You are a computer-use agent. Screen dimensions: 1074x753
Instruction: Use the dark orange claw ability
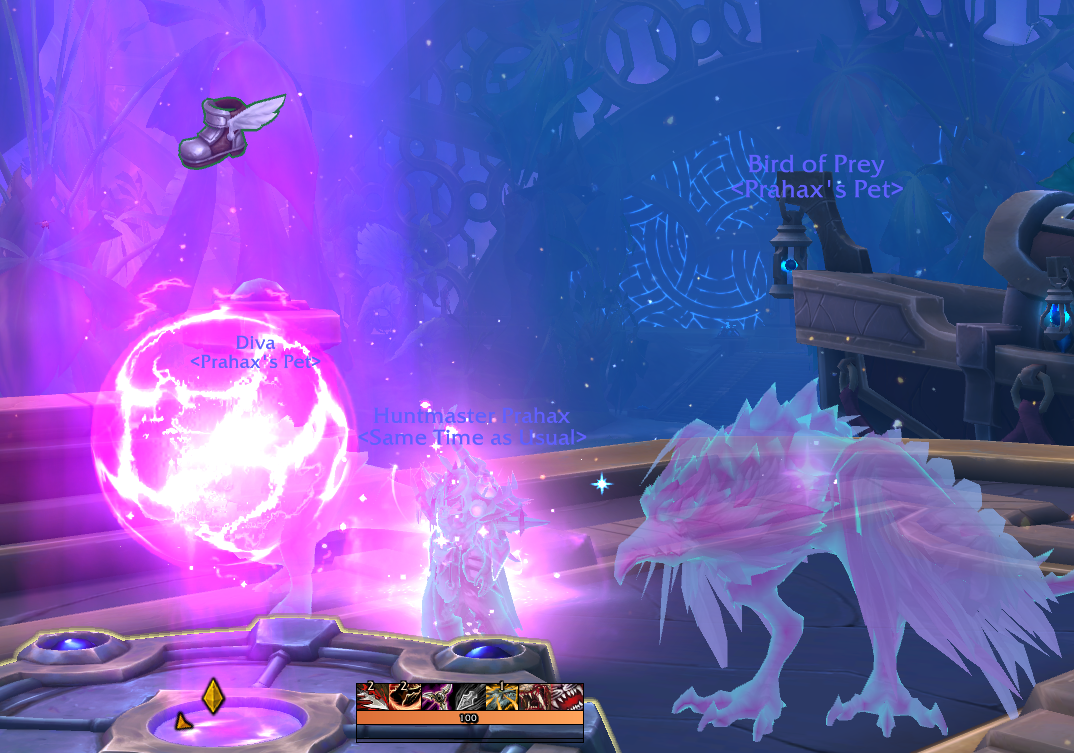(404, 697)
